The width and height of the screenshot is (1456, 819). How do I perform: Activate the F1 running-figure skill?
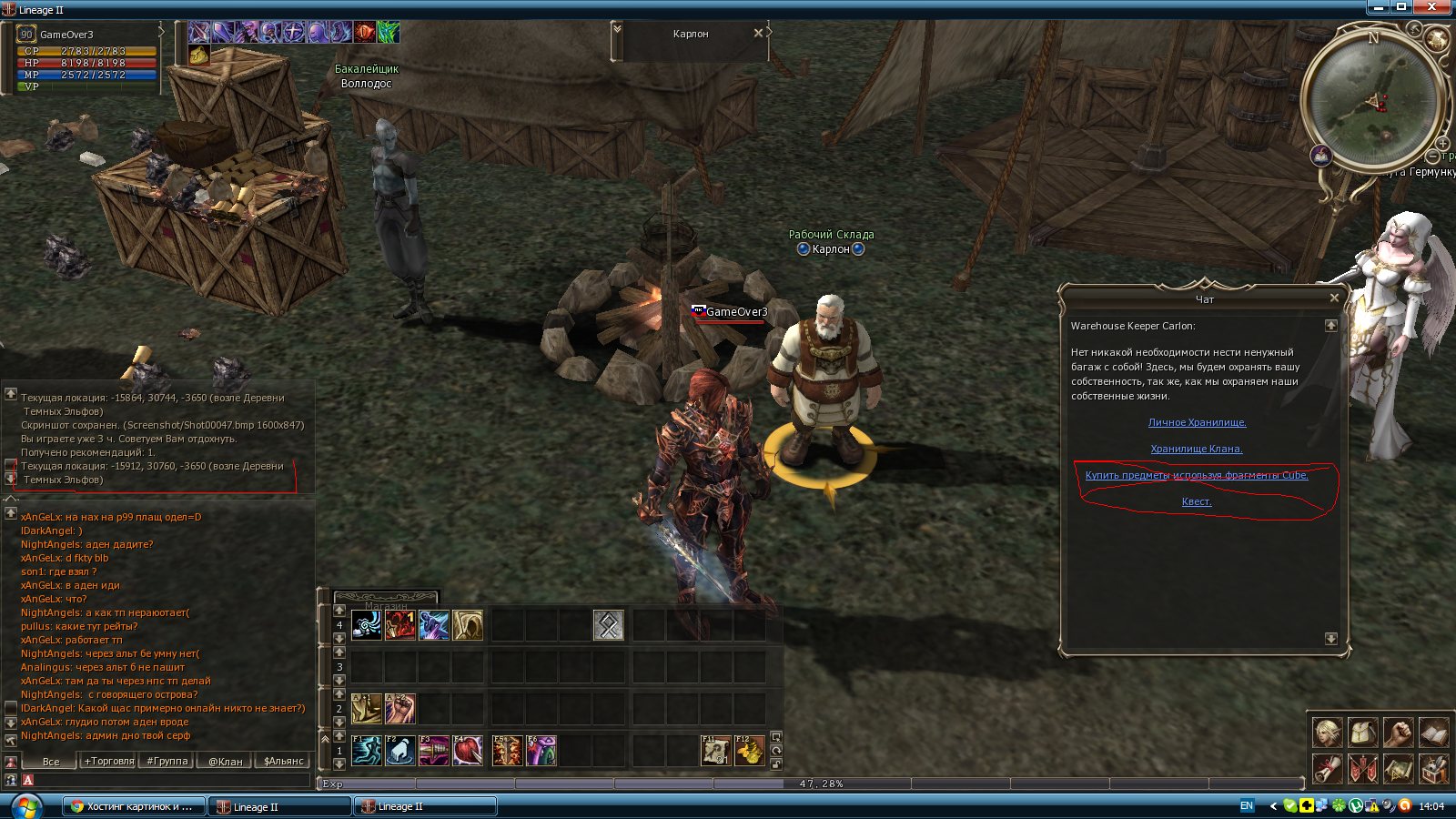(x=367, y=751)
